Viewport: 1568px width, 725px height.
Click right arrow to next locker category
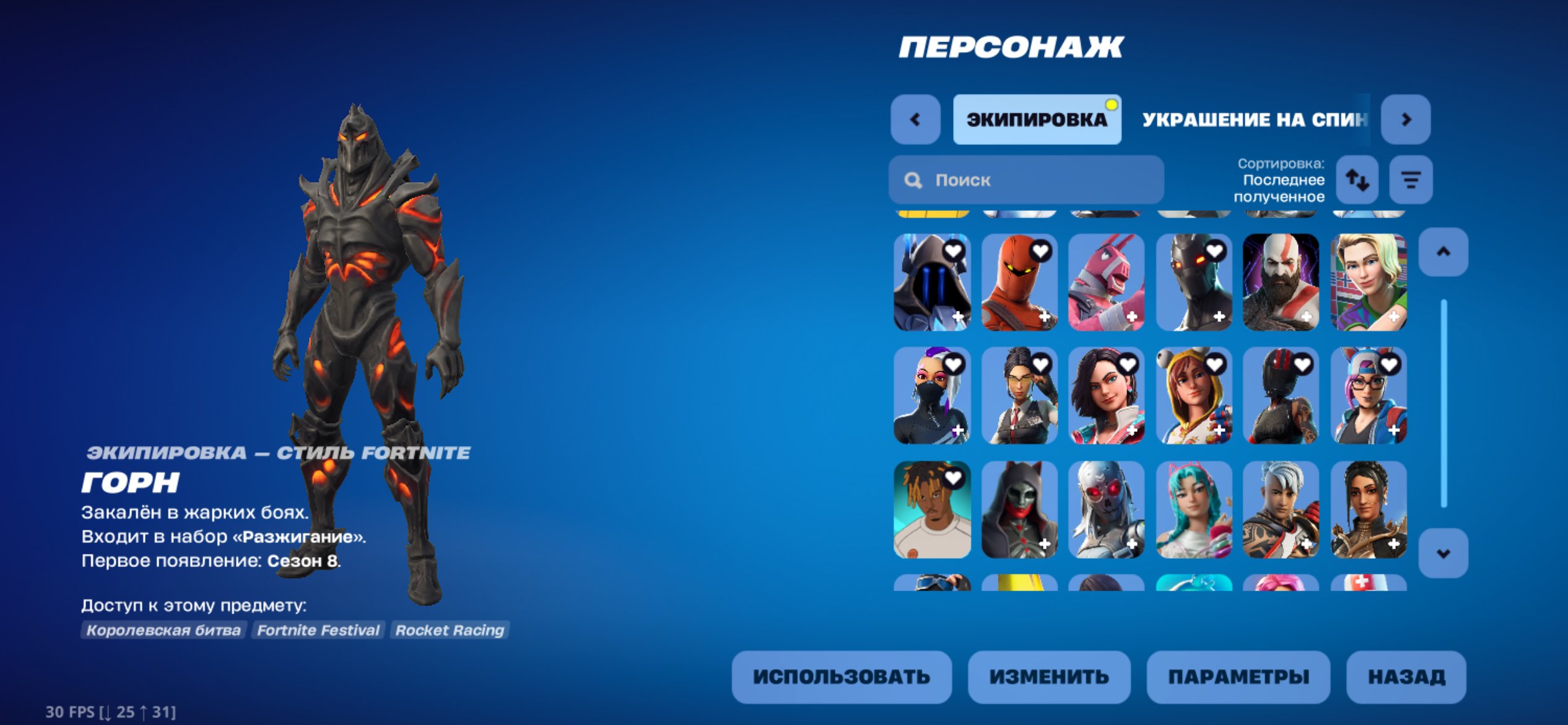(1405, 119)
